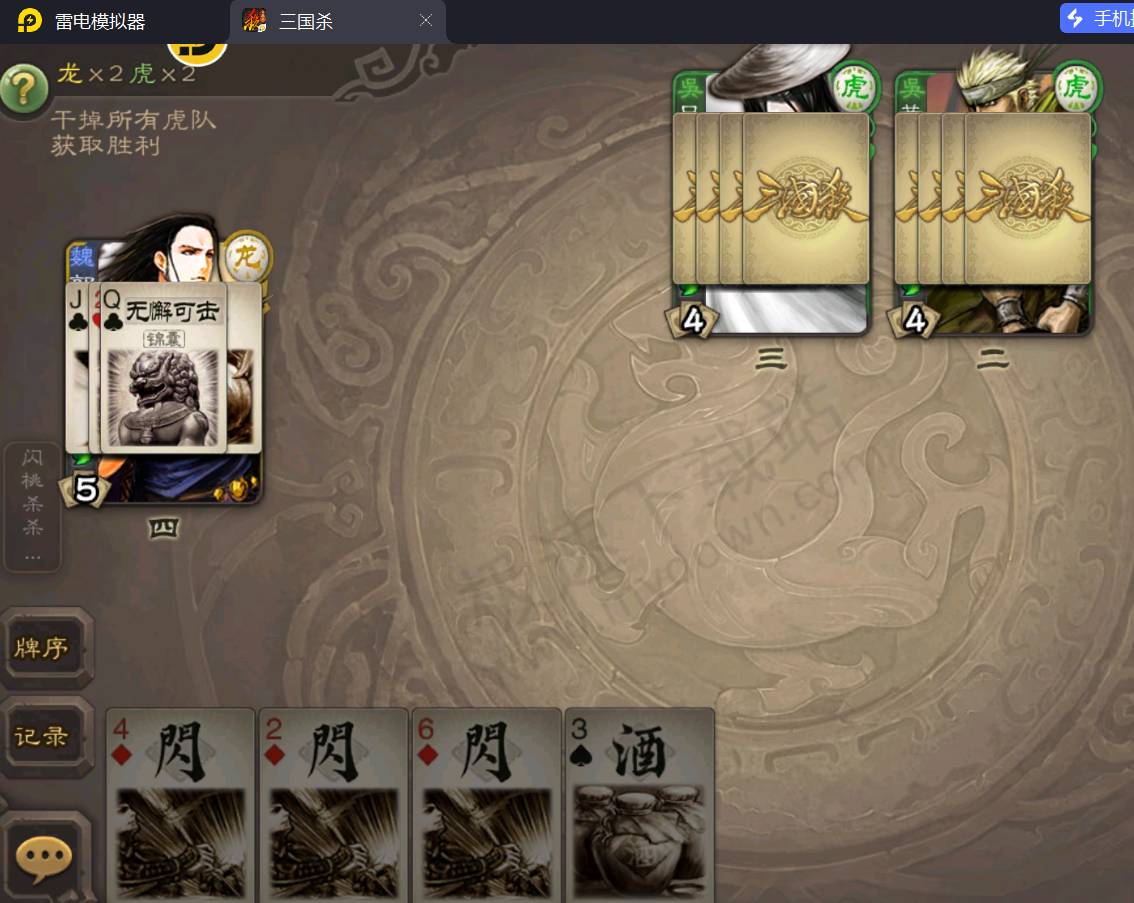Open the chat speech bubble button
1134x903 pixels.
[x=45, y=856]
